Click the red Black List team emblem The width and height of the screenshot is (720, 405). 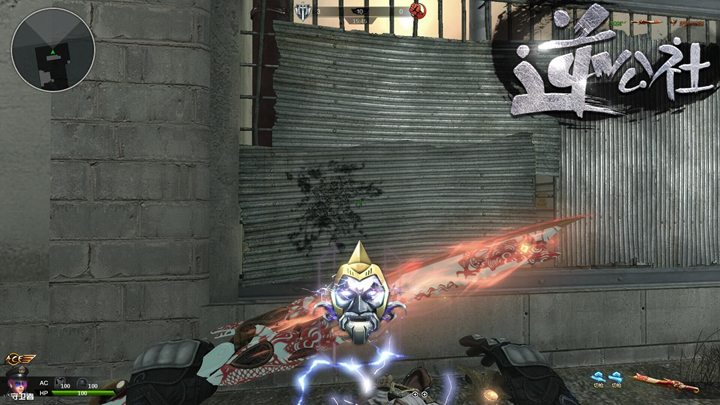[x=418, y=11]
